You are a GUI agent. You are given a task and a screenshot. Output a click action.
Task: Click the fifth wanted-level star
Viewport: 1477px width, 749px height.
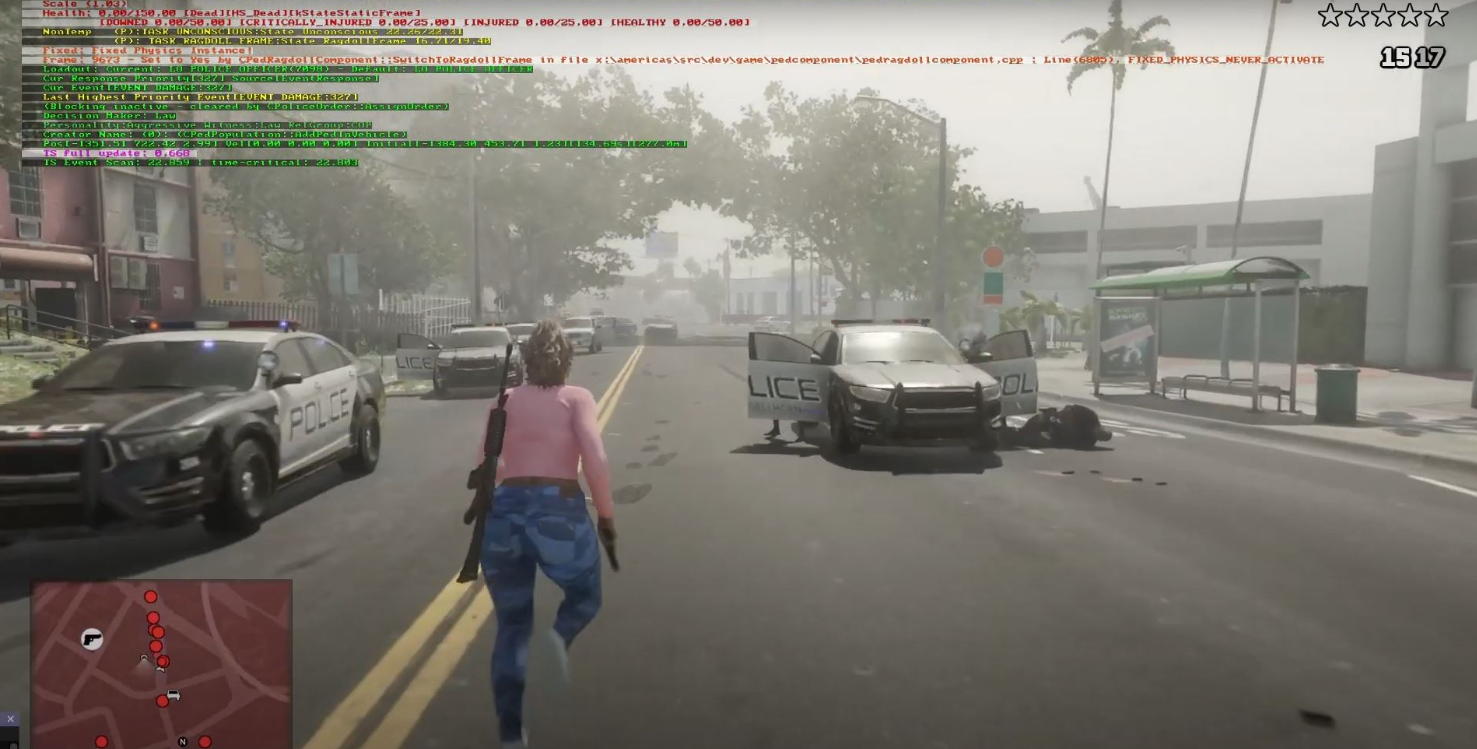click(1437, 15)
